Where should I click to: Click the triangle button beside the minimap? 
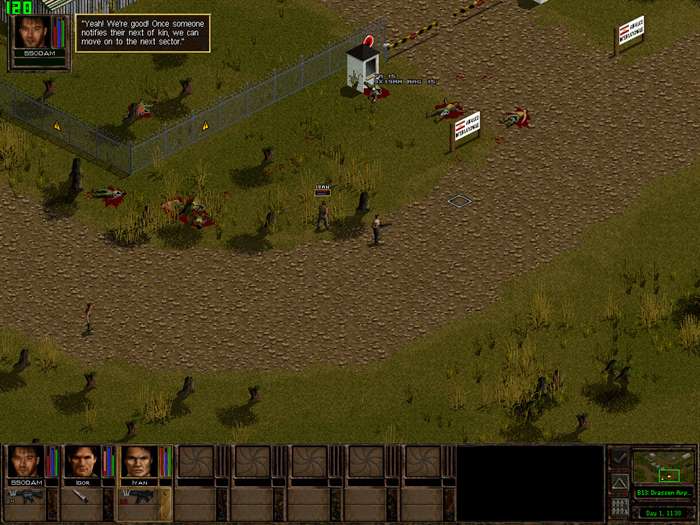pyautogui.click(x=619, y=483)
